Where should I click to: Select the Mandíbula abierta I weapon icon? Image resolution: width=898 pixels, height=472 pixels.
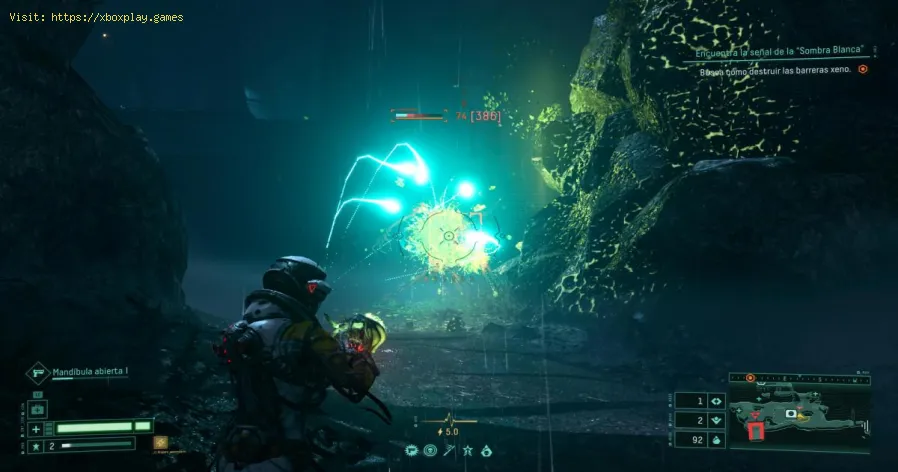point(37,373)
